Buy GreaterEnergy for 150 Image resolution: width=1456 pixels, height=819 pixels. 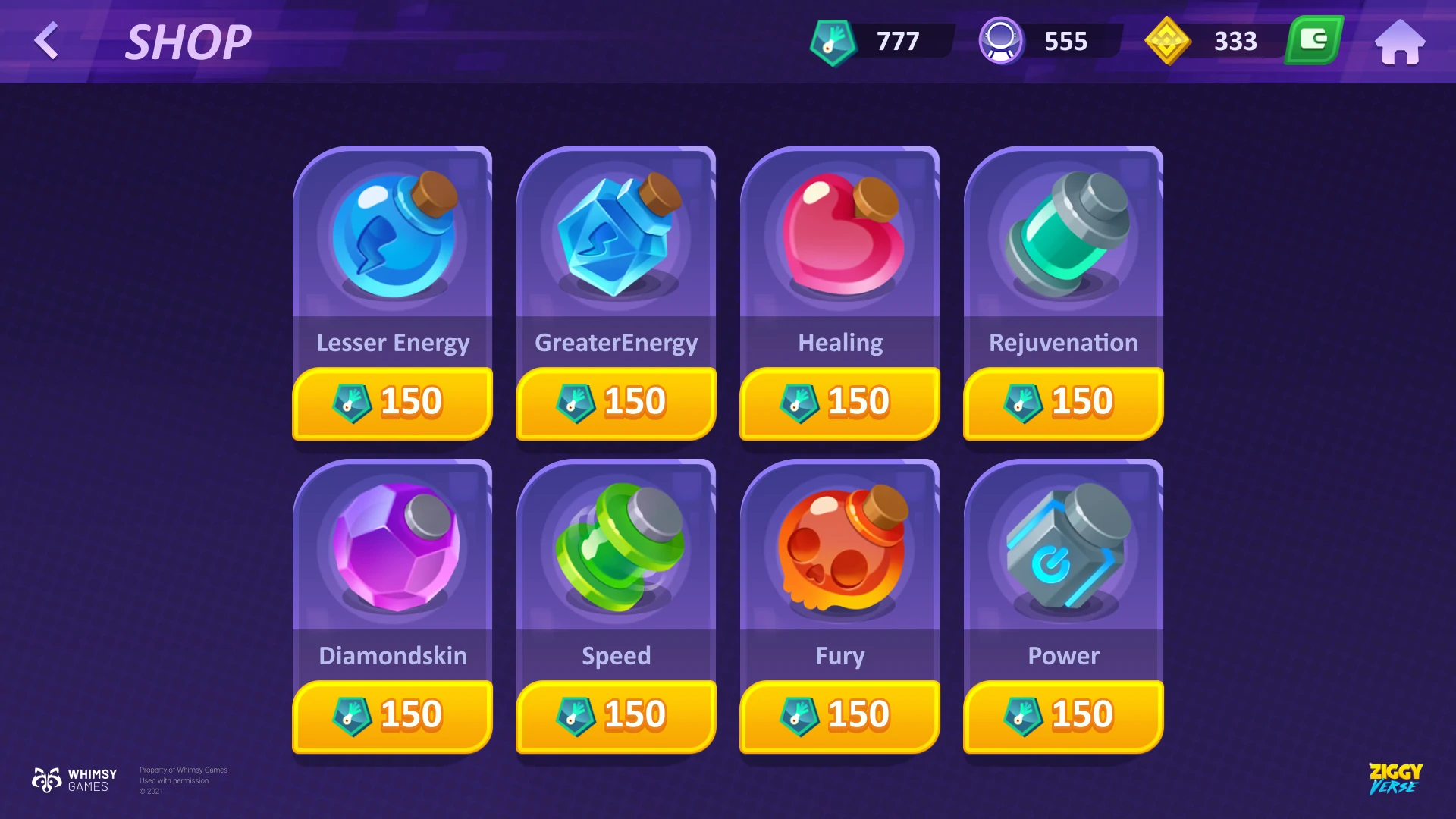616,403
